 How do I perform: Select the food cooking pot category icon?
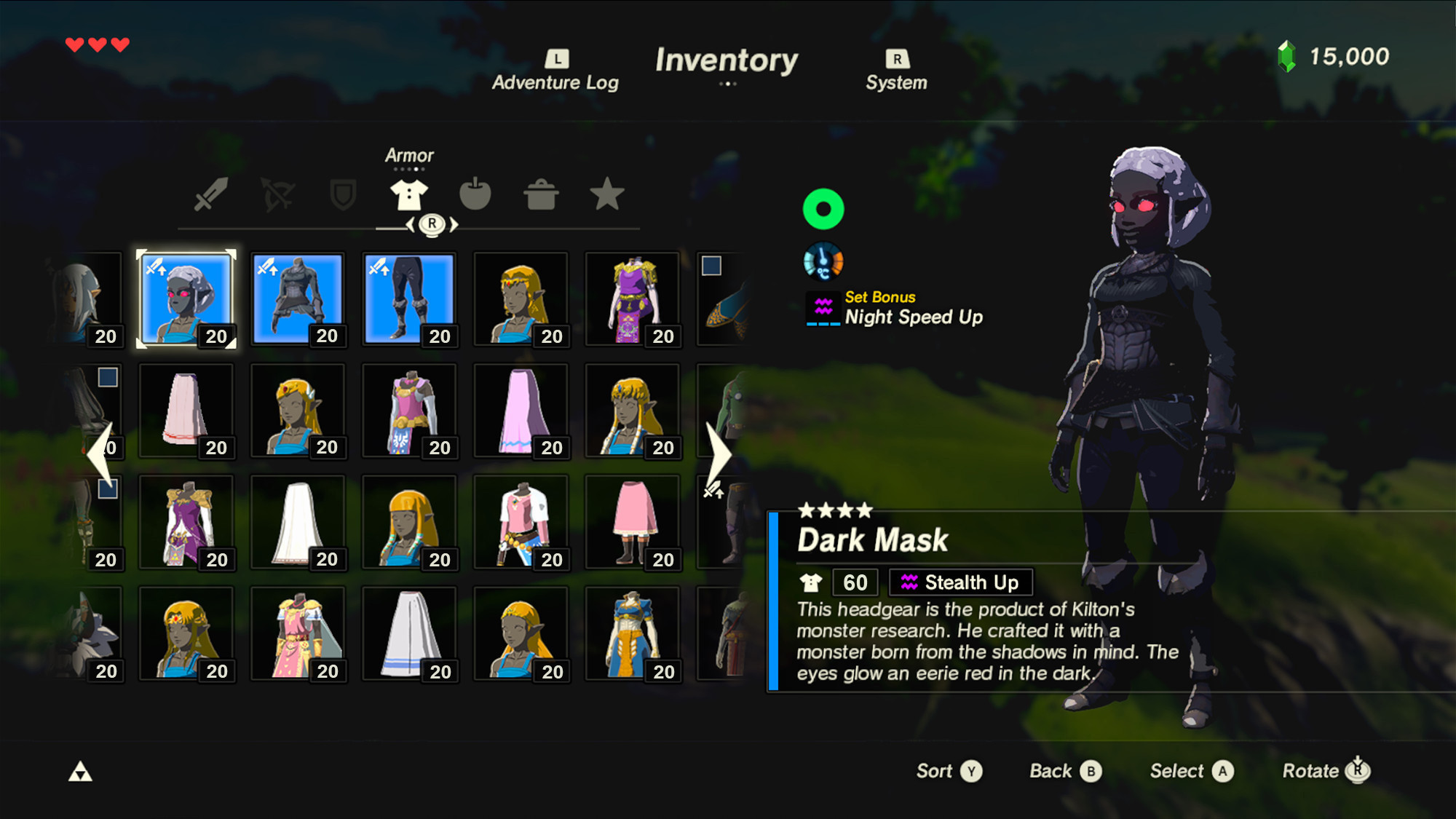point(542,194)
